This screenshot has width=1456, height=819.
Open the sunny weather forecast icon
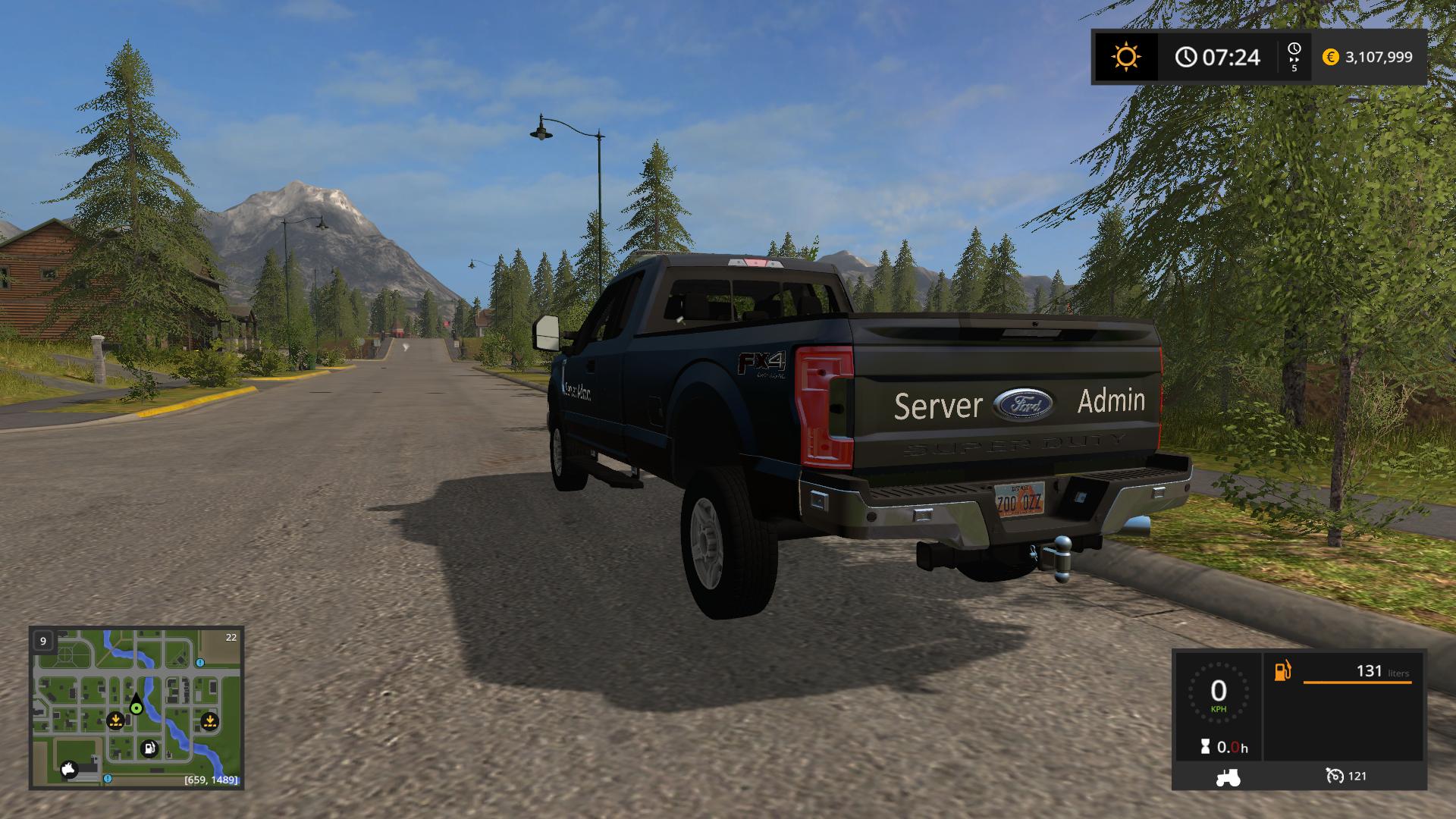1125,57
